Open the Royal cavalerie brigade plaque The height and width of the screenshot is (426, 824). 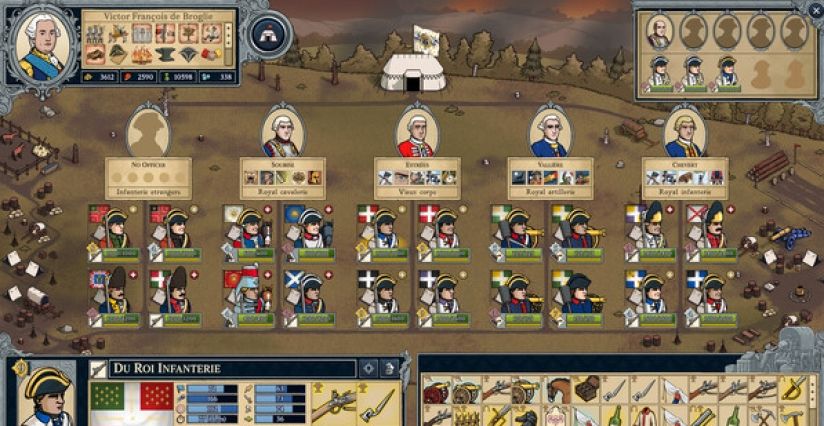click(x=282, y=176)
